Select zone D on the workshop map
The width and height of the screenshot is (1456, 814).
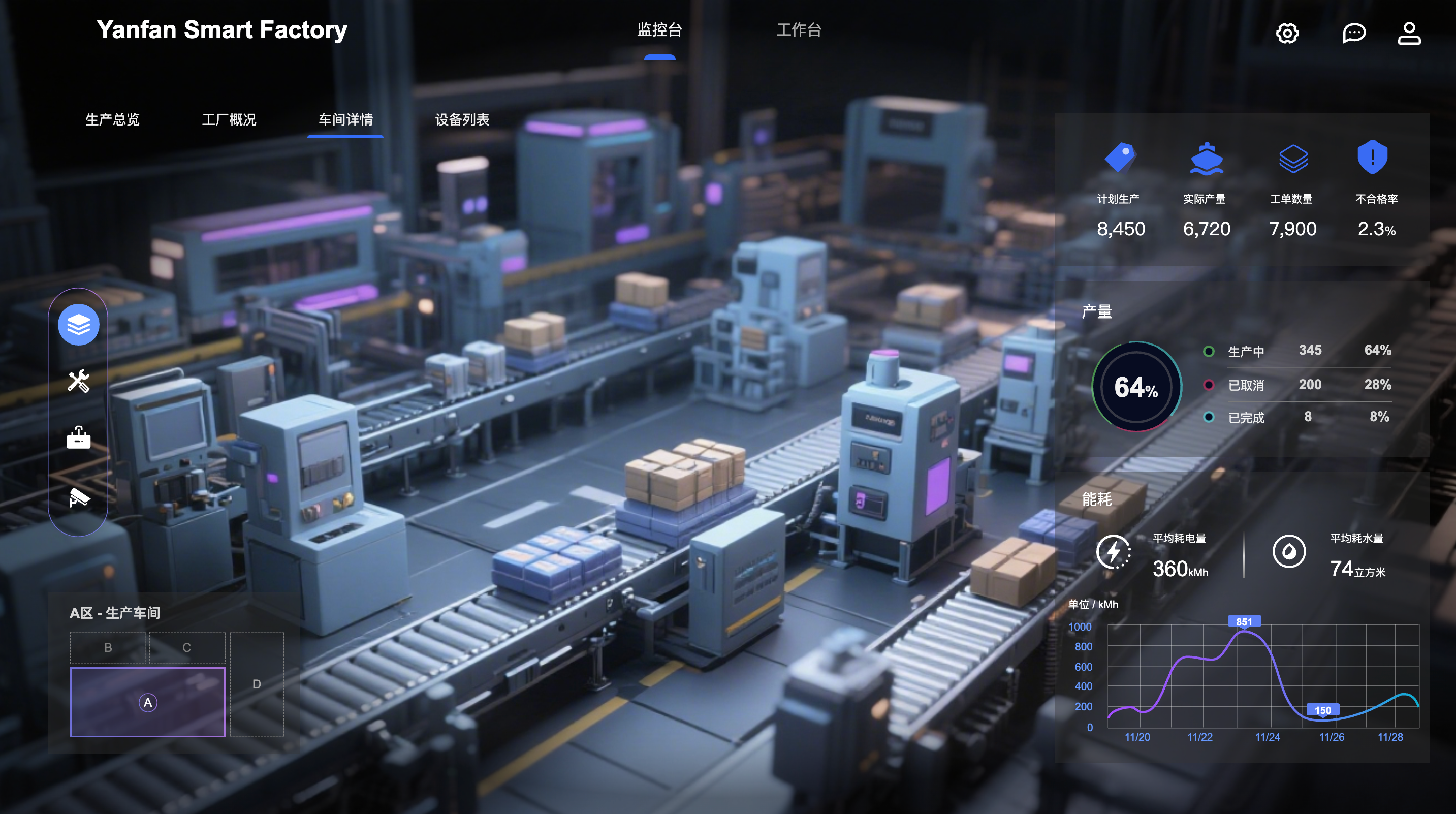click(257, 684)
